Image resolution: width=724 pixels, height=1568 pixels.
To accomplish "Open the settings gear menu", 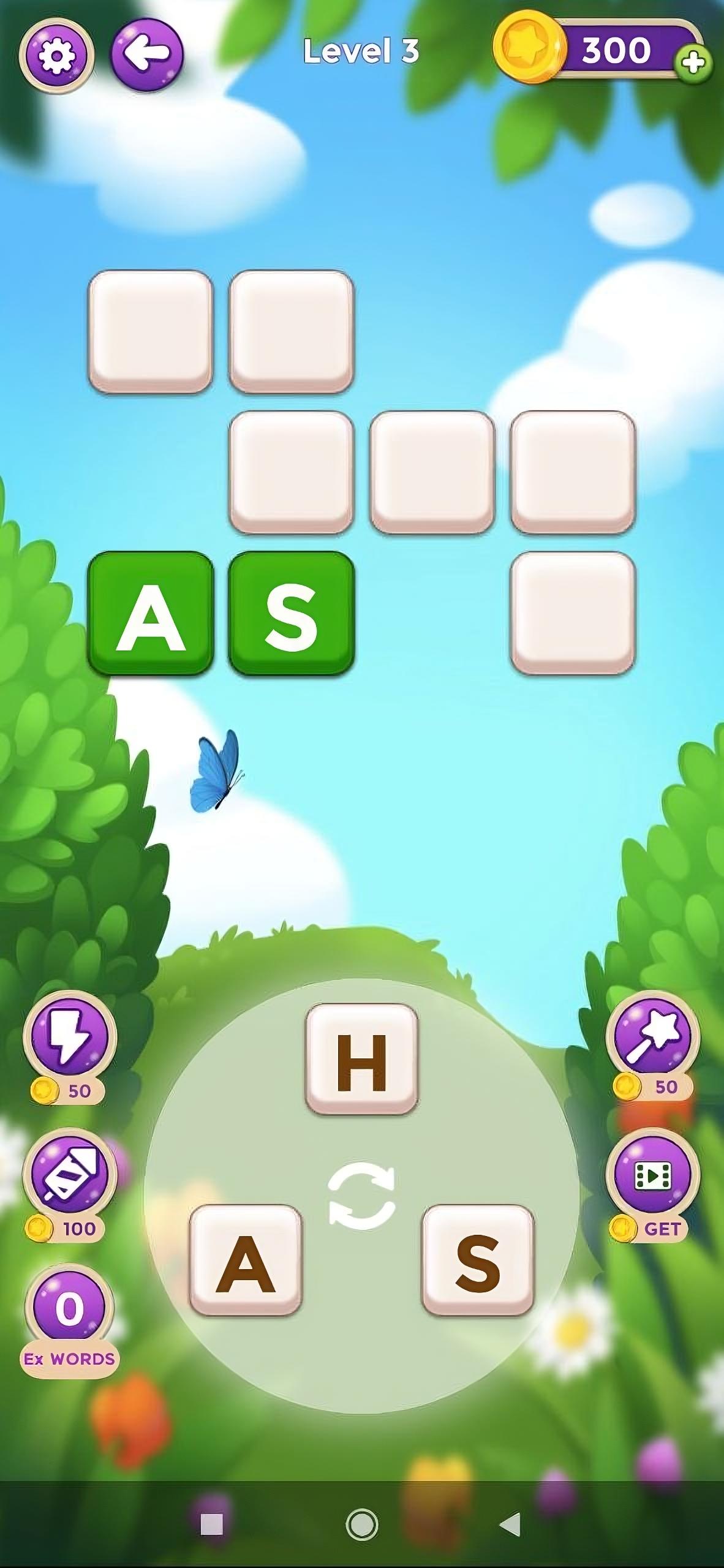I will pos(56,55).
